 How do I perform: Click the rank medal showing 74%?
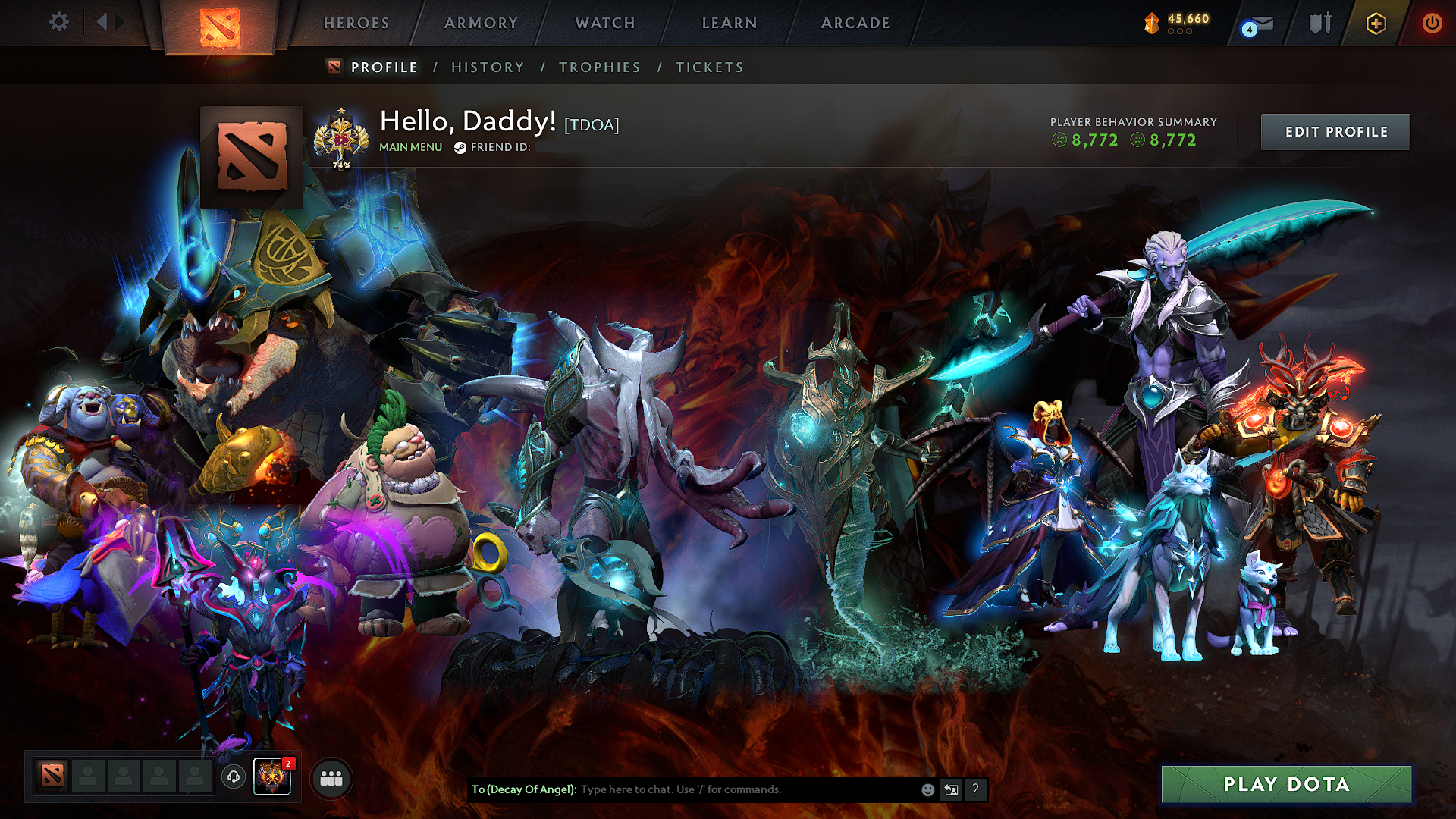tap(341, 138)
